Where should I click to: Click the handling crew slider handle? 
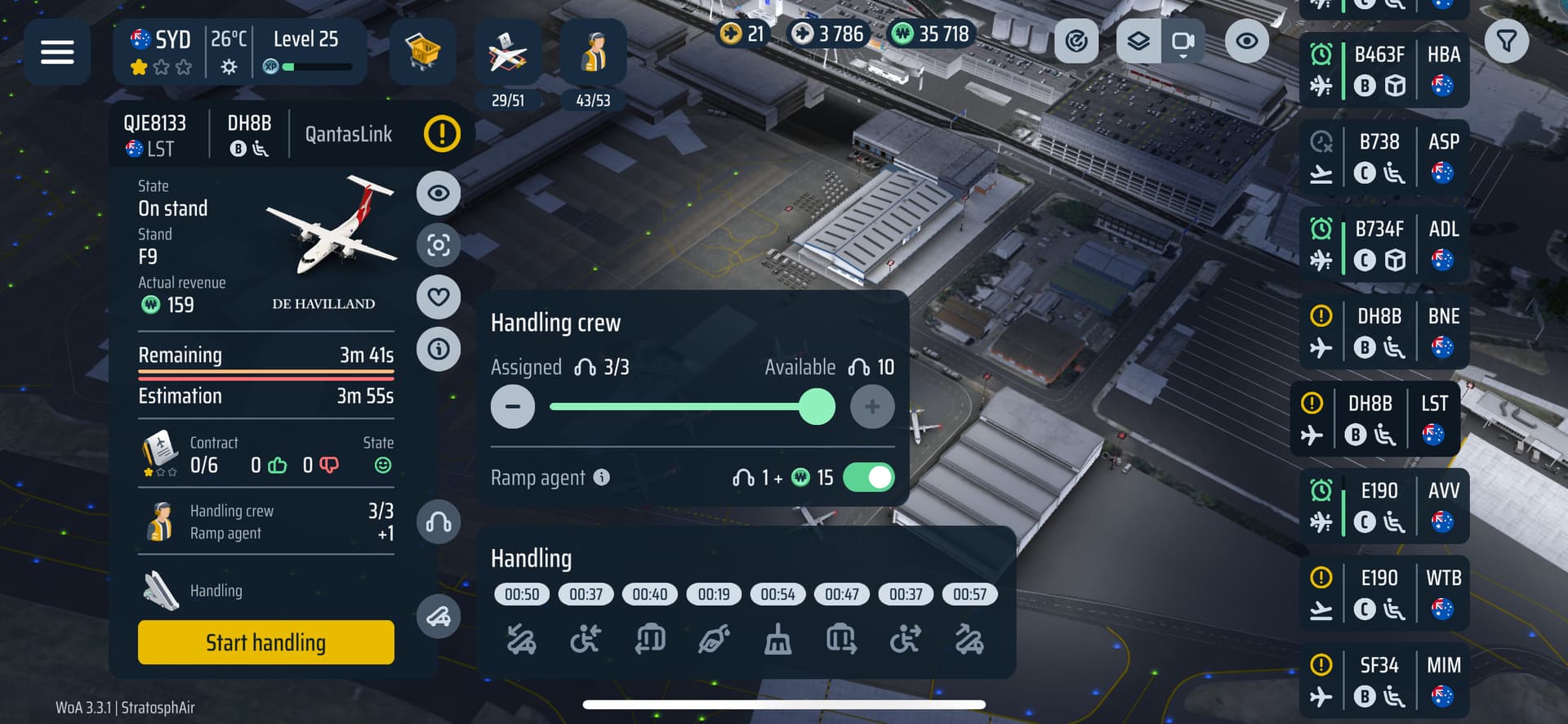(x=816, y=407)
